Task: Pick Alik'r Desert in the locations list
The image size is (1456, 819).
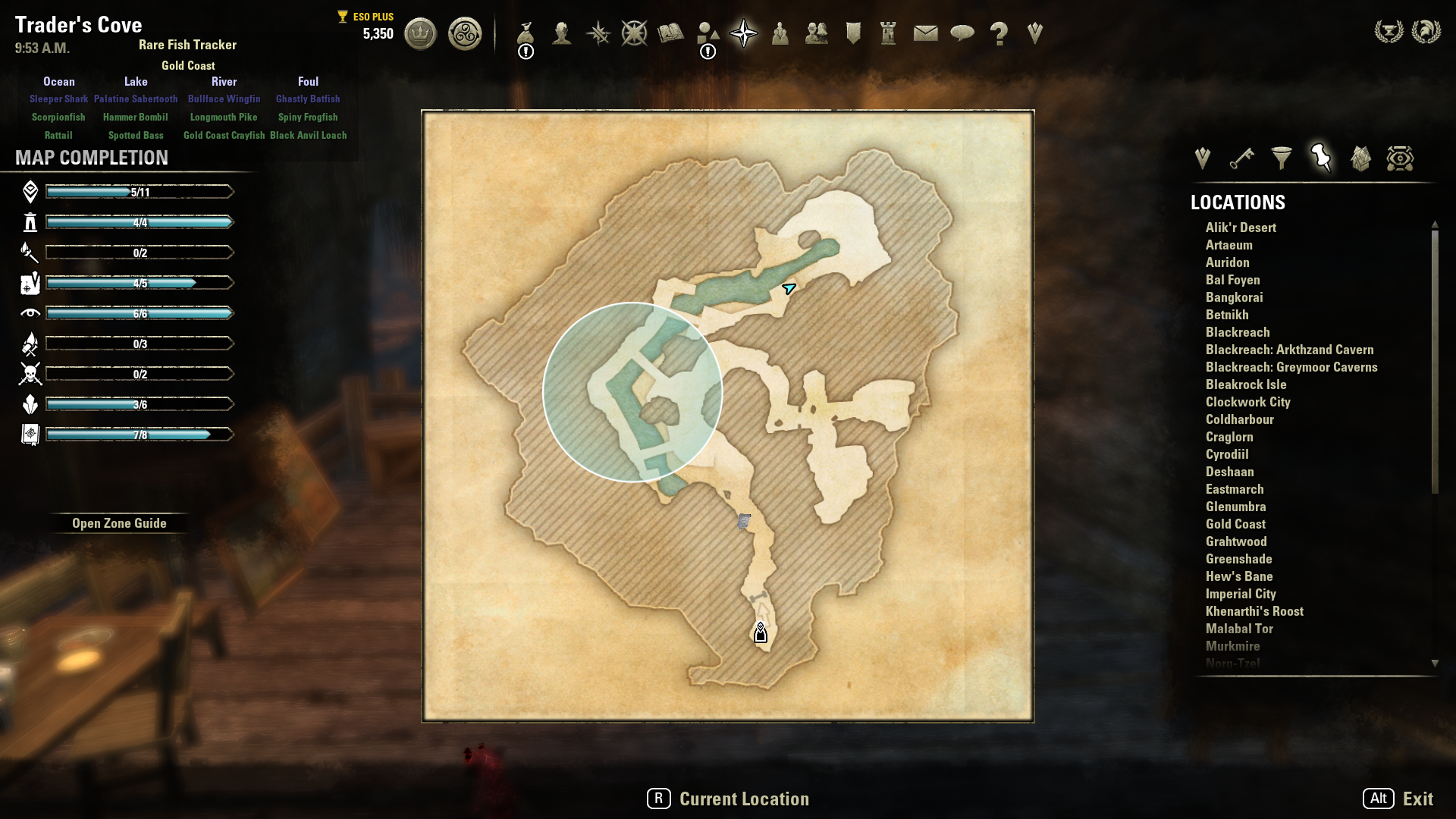Action: click(x=1241, y=227)
